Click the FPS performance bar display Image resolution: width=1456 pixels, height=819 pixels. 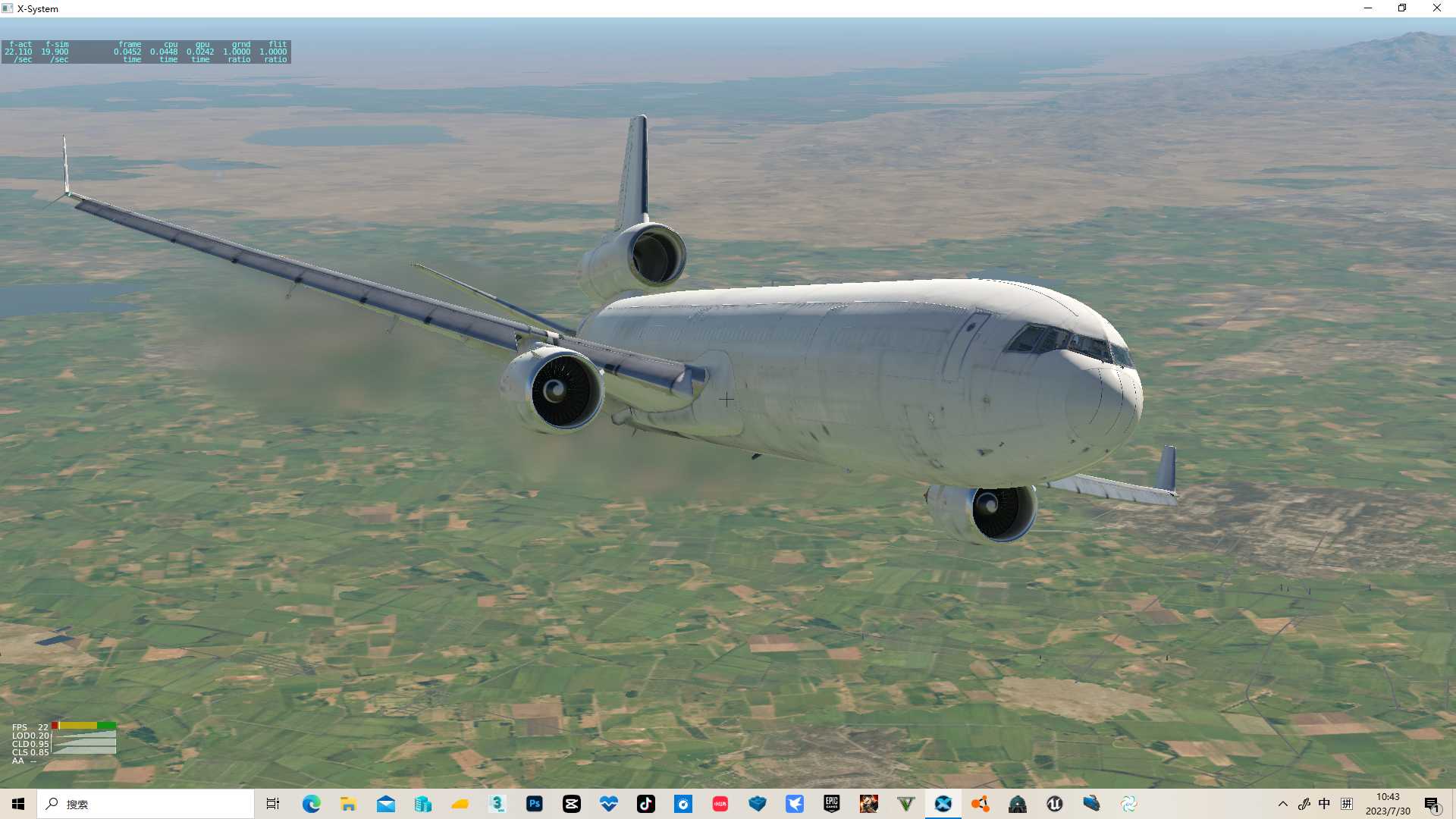click(83, 727)
